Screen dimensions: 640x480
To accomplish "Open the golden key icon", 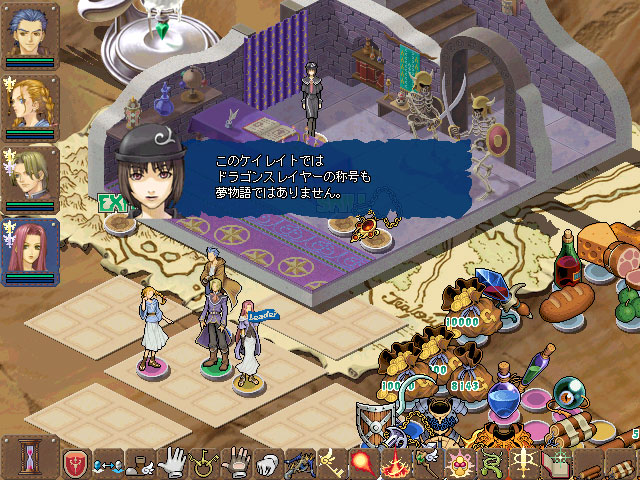I will click(x=332, y=463).
